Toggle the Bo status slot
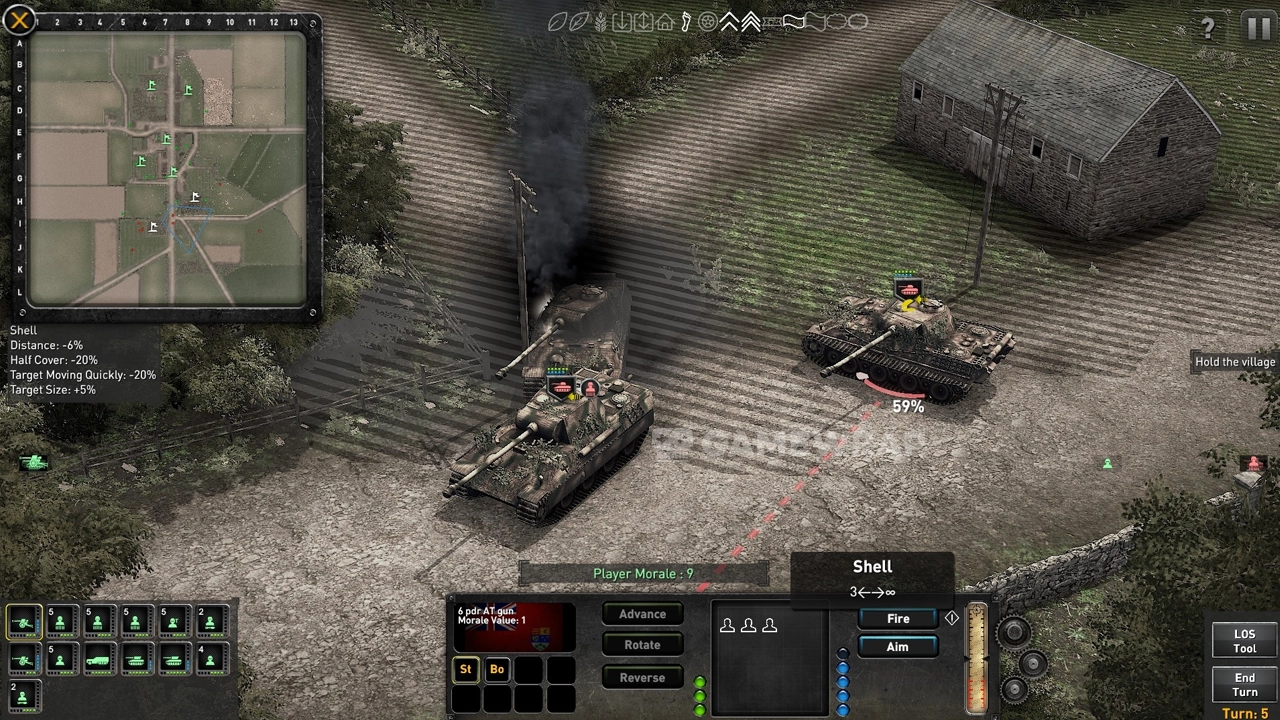The height and width of the screenshot is (720, 1280). click(497, 669)
